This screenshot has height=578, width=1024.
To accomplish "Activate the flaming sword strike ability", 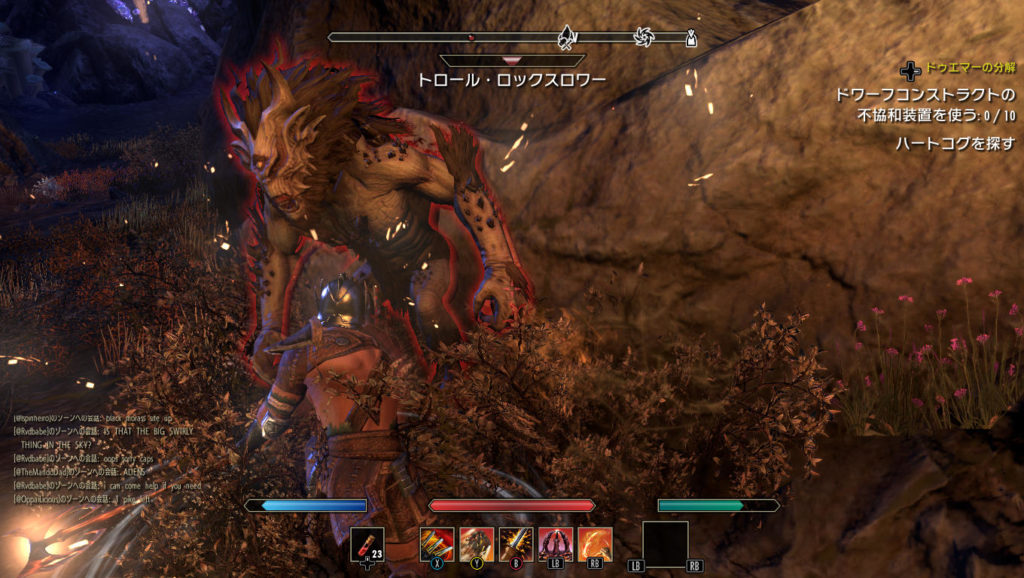I will pyautogui.click(x=516, y=544).
